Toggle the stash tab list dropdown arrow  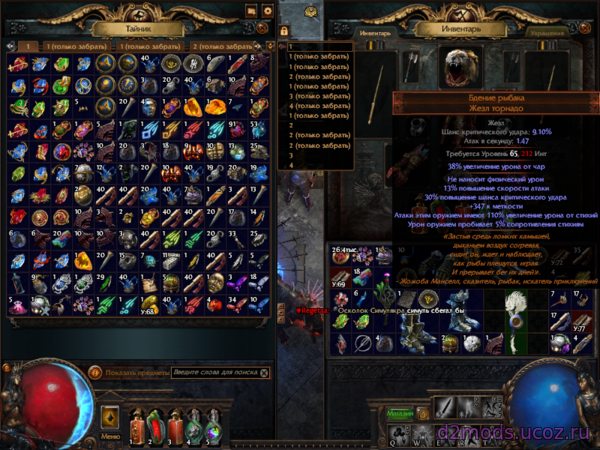pos(270,46)
